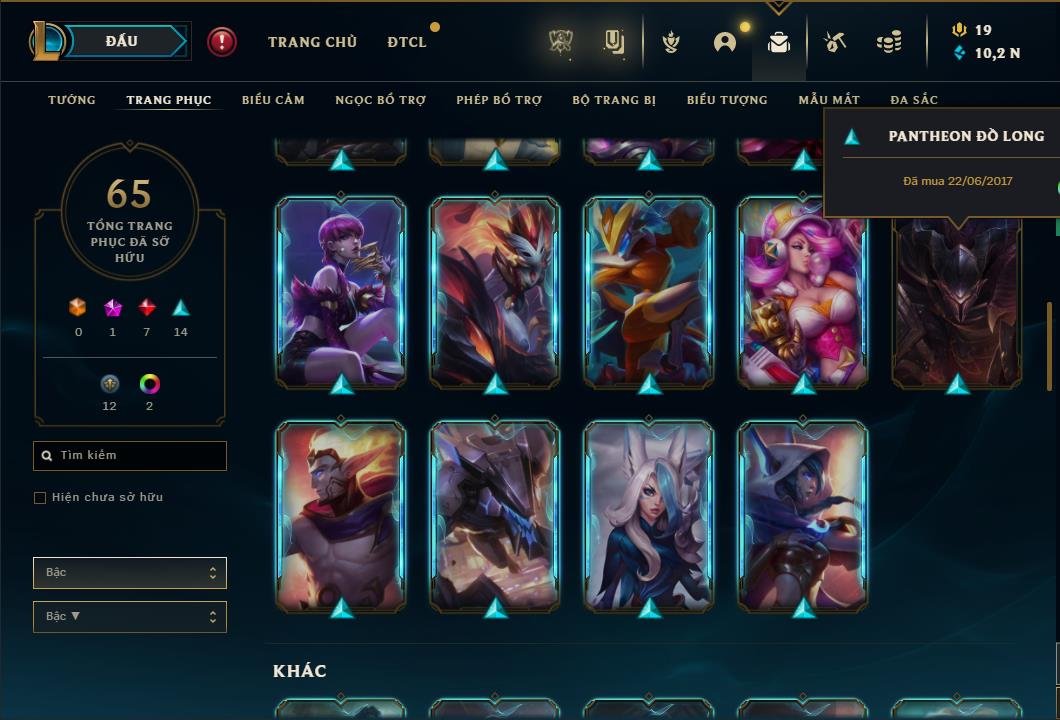Switch to the BIỂU TƯỢNG tab
This screenshot has height=720, width=1060.
[727, 100]
